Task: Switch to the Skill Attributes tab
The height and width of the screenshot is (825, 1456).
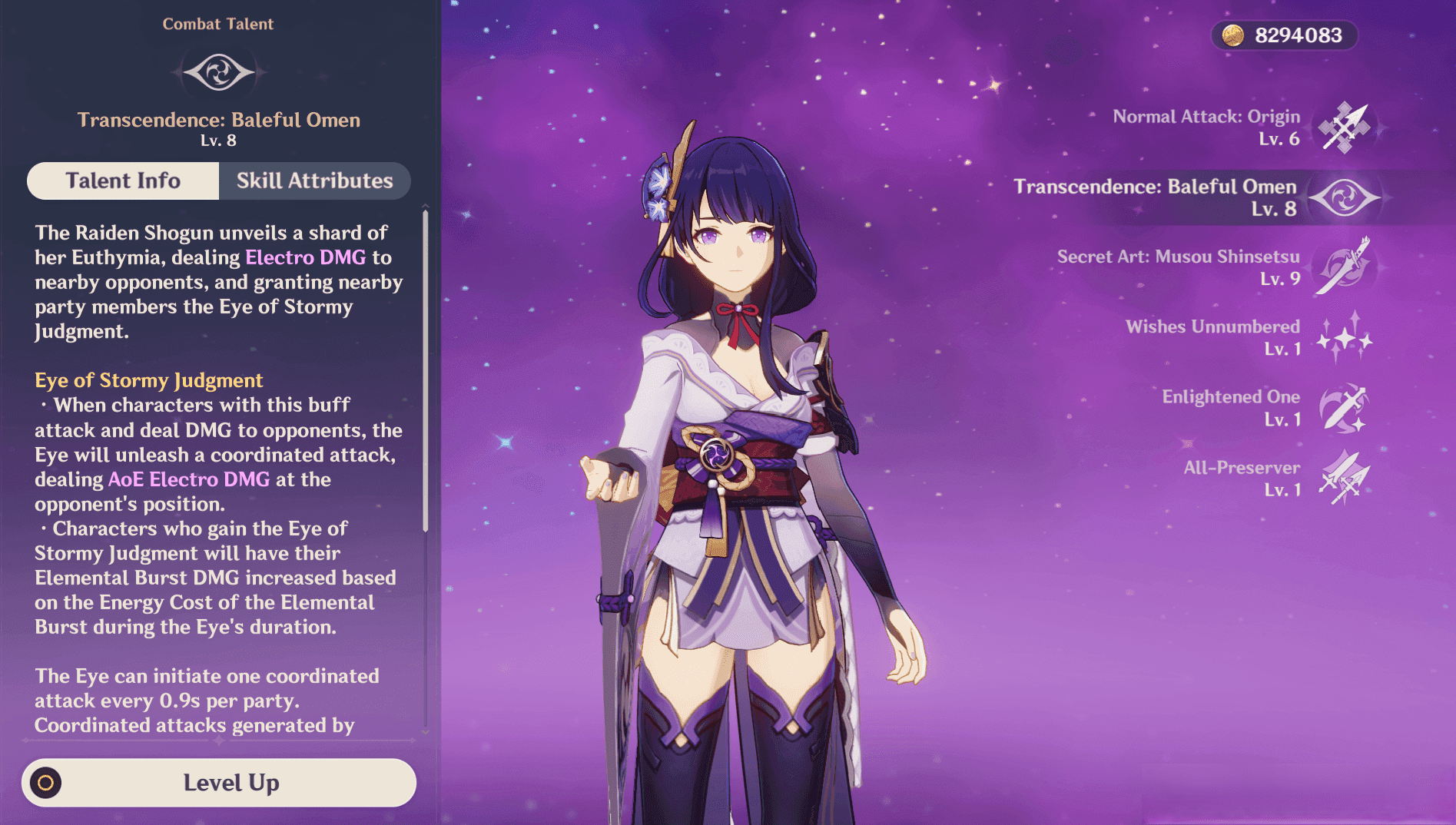Action: [x=314, y=181]
